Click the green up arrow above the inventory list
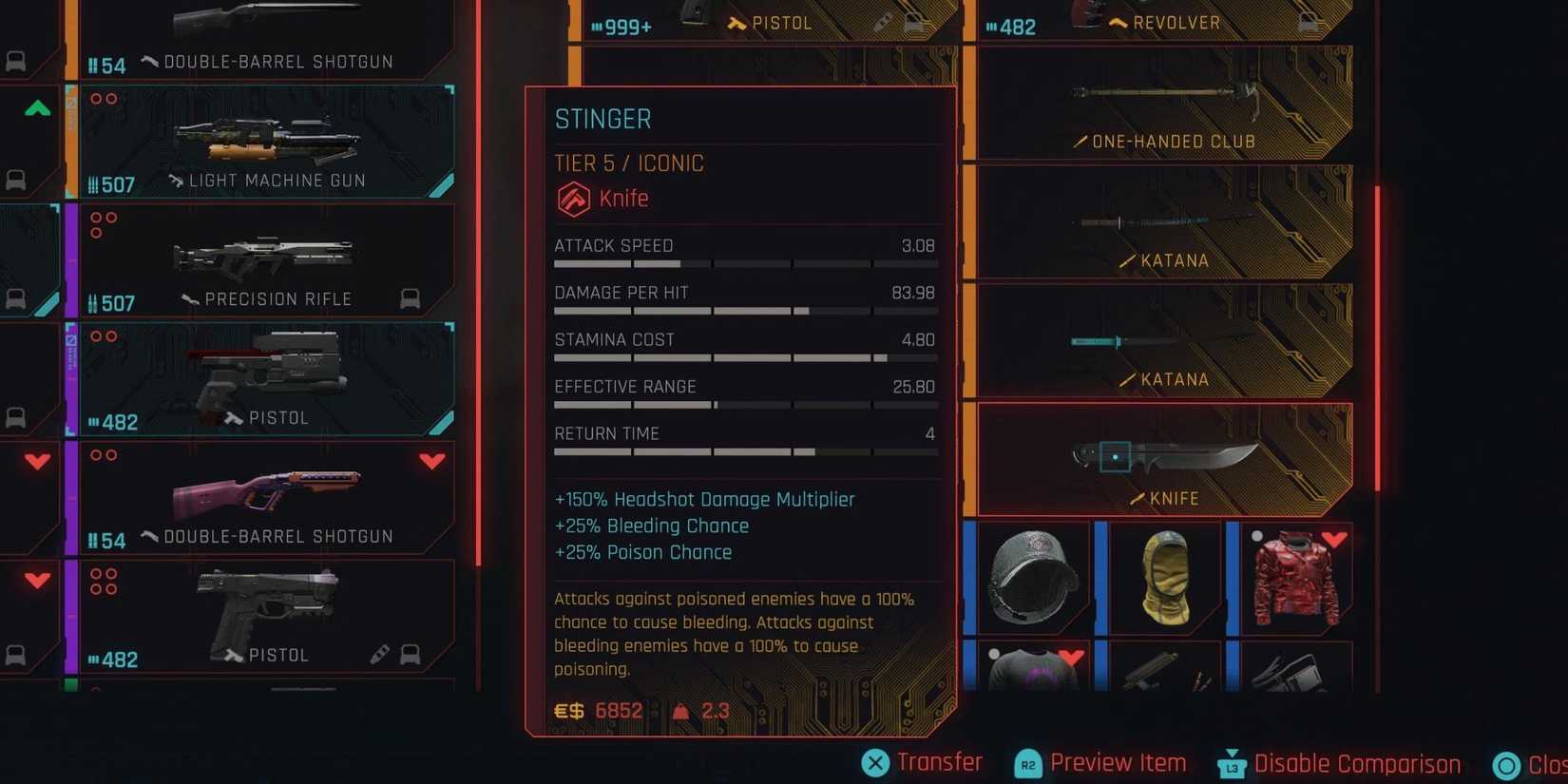1568x784 pixels. 35,108
